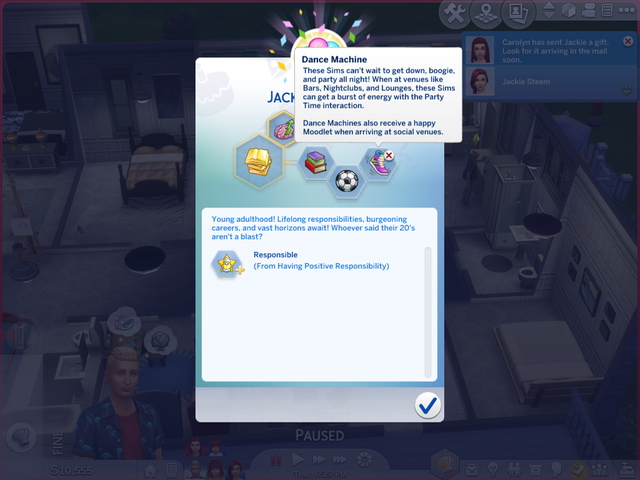Viewport: 640px width, 480px height.
Task: Select the stacked books trait hexagon
Action: (314, 161)
